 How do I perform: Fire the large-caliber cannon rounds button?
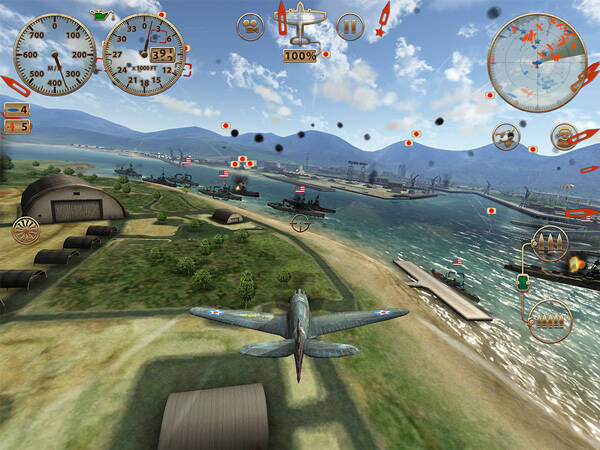546,243
